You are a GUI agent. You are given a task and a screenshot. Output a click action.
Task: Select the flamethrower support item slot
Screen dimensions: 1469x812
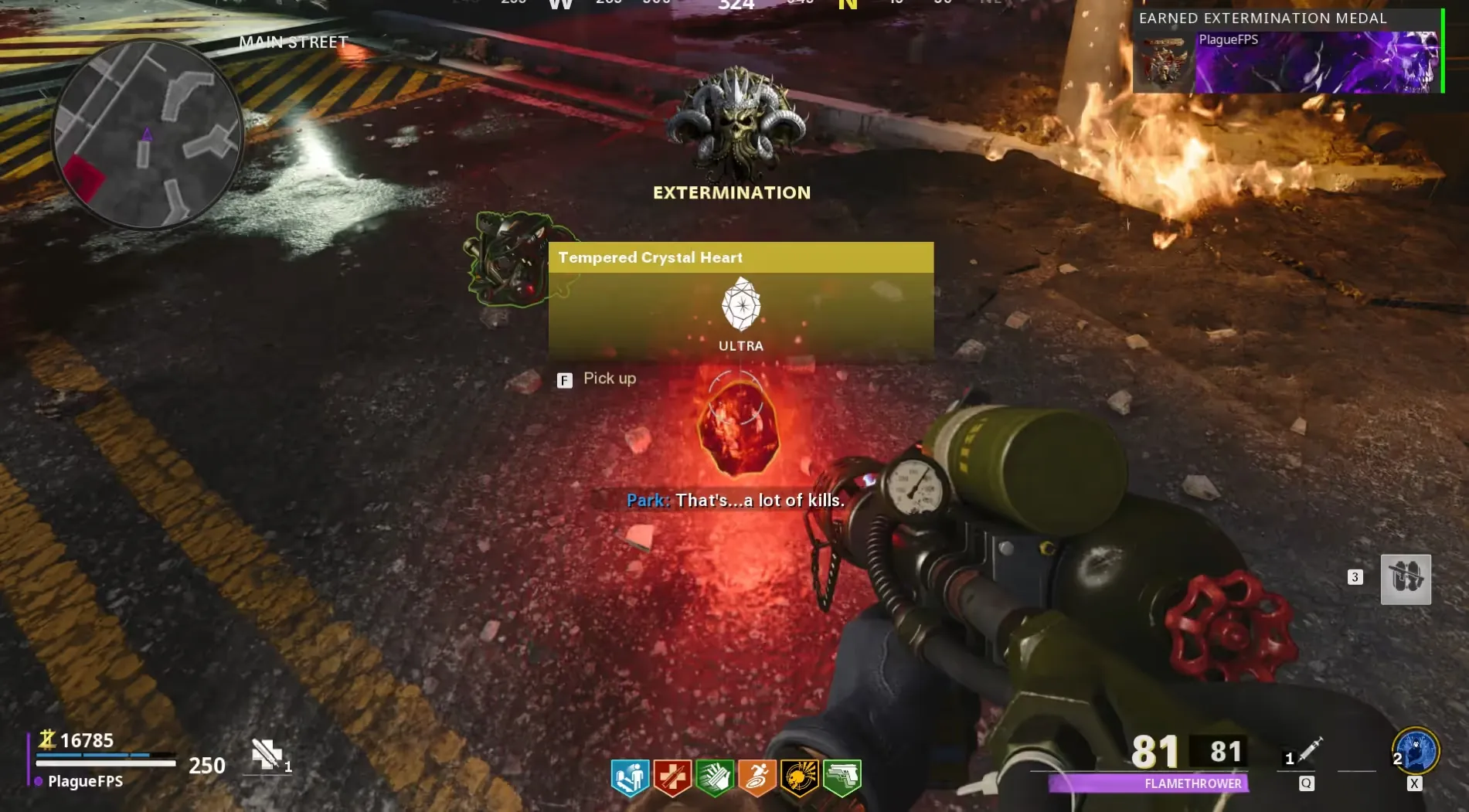[x=1406, y=579]
